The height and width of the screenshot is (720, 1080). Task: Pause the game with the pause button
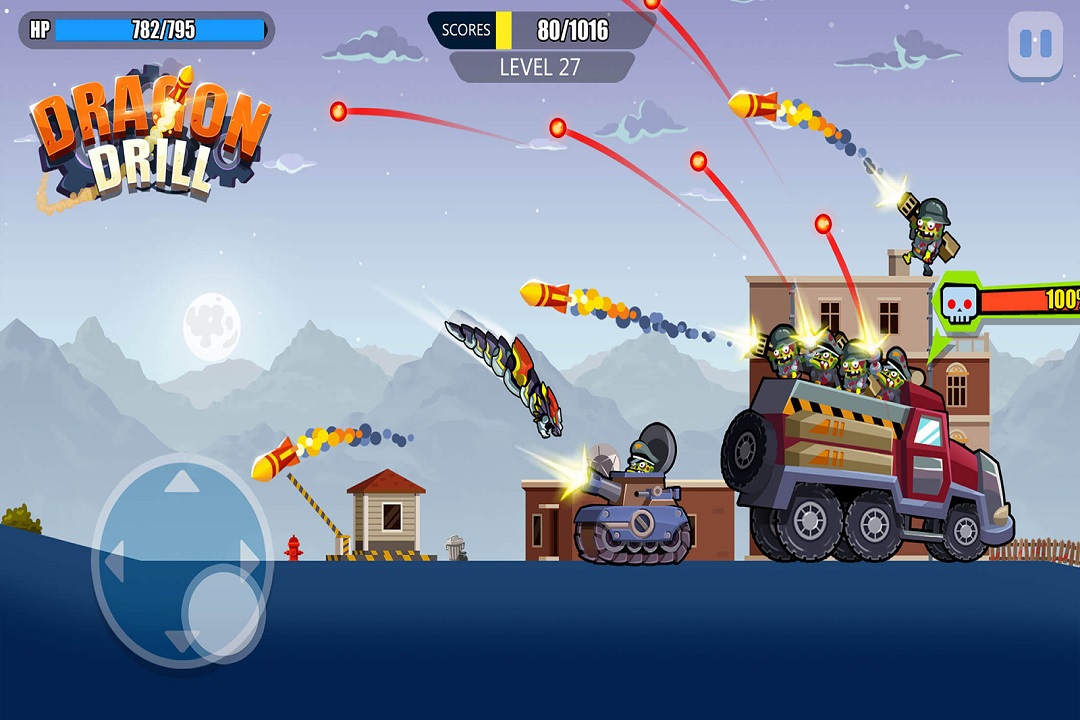pyautogui.click(x=1035, y=44)
